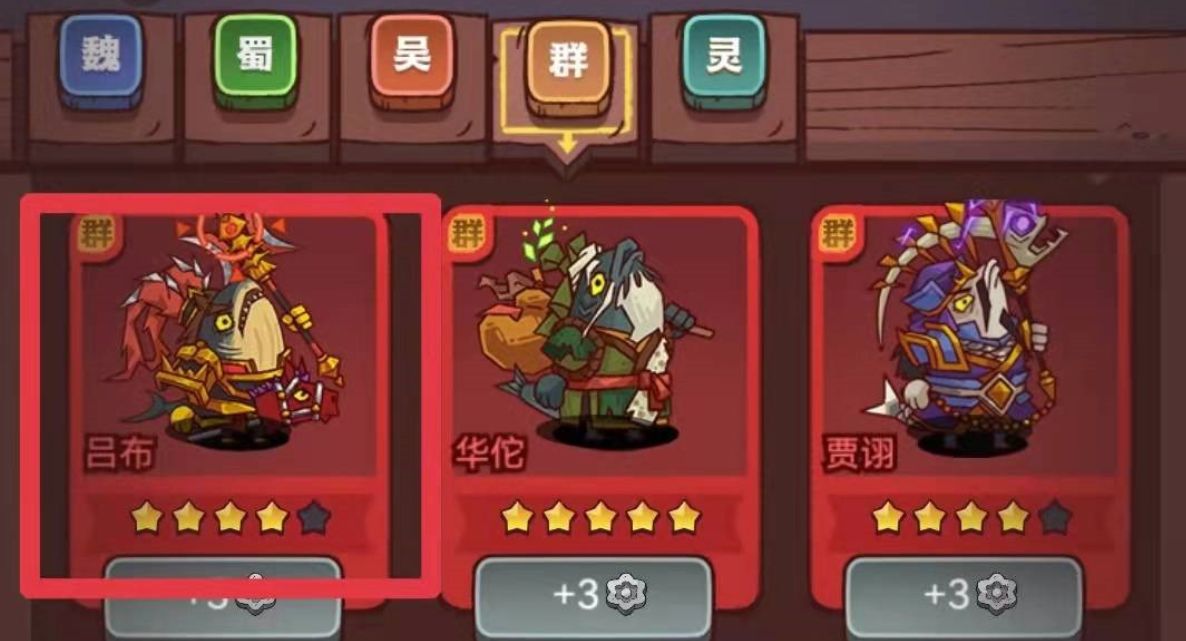
Task: Click the +3 button under 吕布
Action: coord(223,596)
